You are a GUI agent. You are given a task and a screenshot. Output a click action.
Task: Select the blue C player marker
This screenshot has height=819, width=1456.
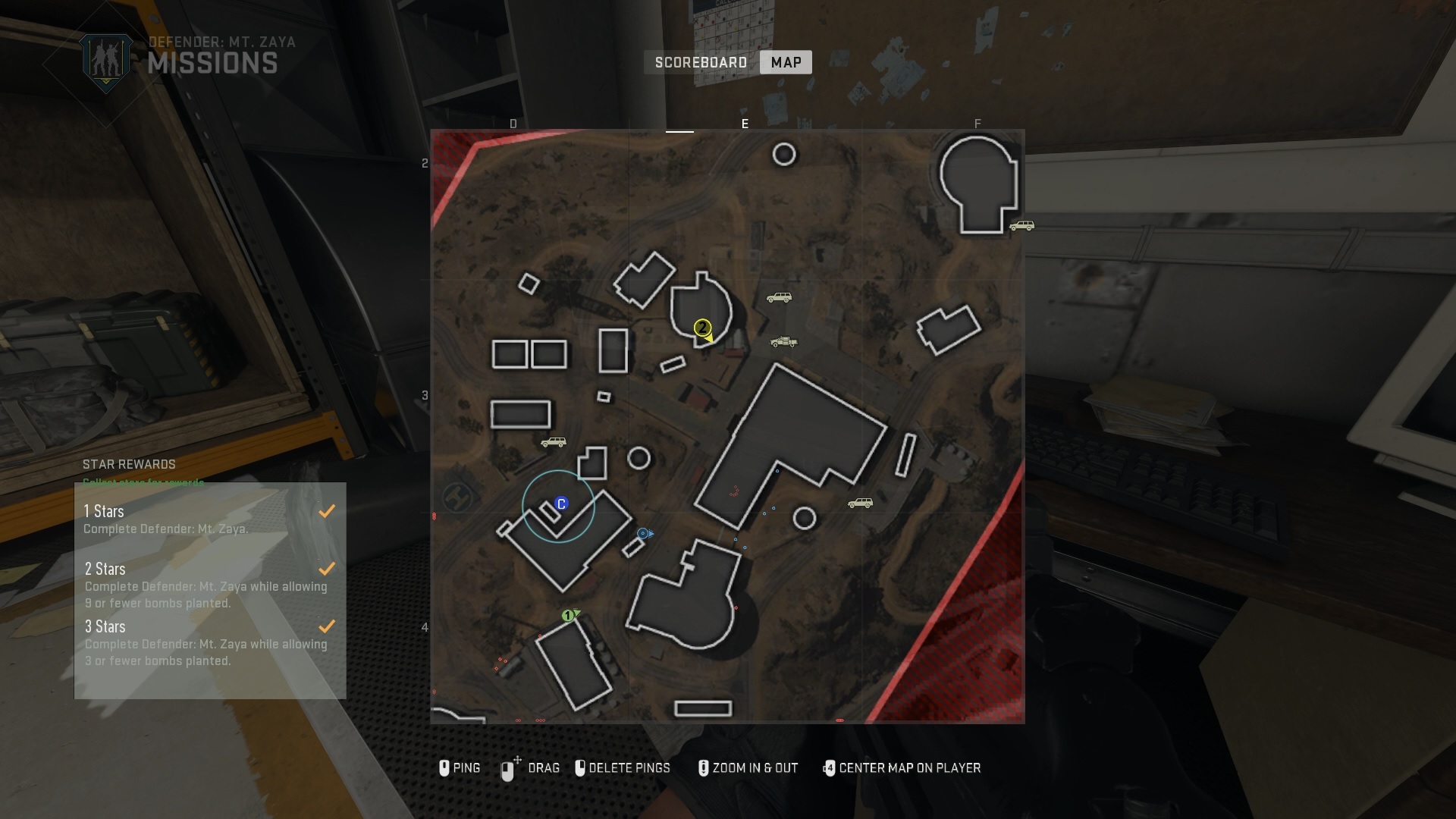pyautogui.click(x=561, y=501)
